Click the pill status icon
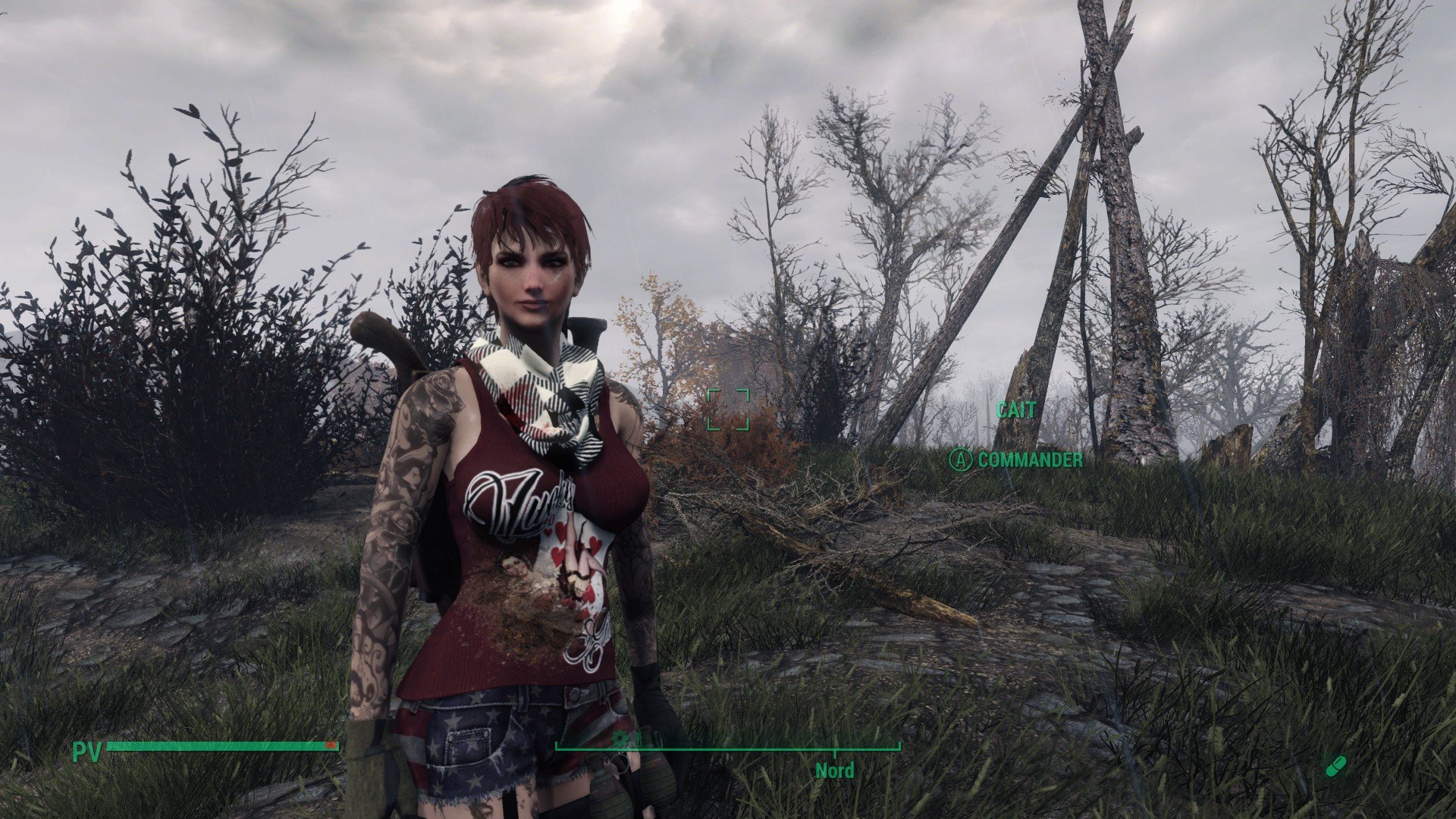This screenshot has width=1456, height=819. tap(1336, 766)
